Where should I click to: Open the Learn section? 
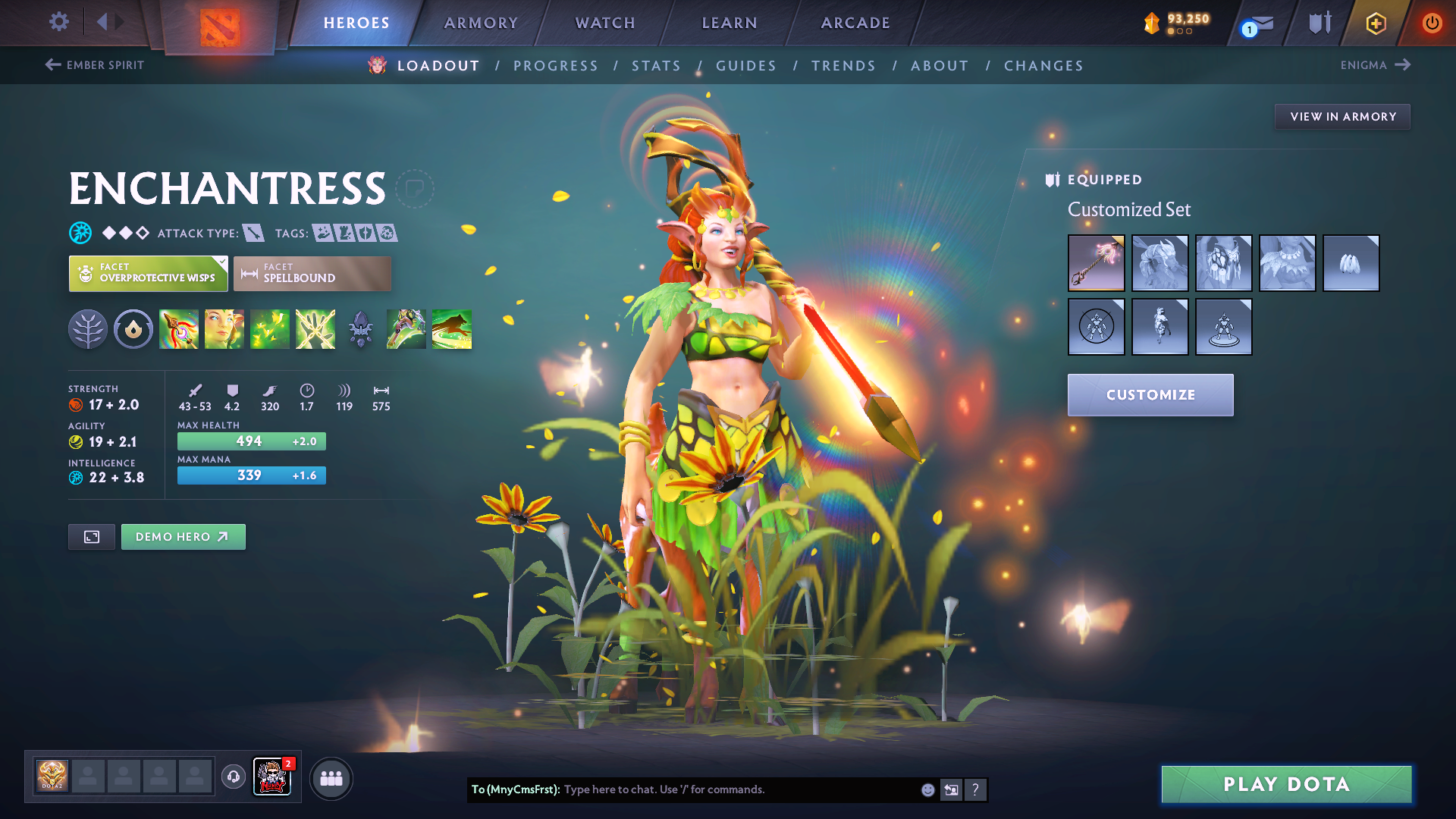(730, 23)
